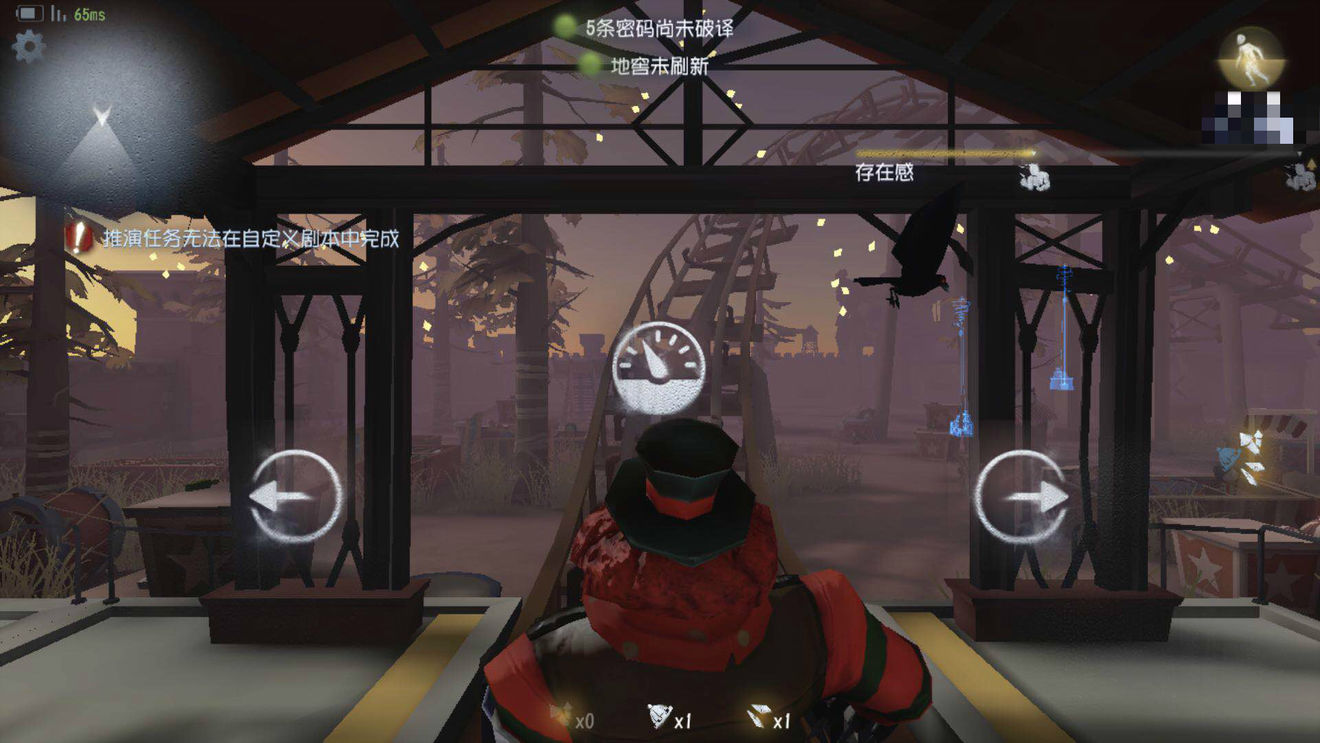
Task: Choose the right arrow direction button
Action: tap(1021, 497)
